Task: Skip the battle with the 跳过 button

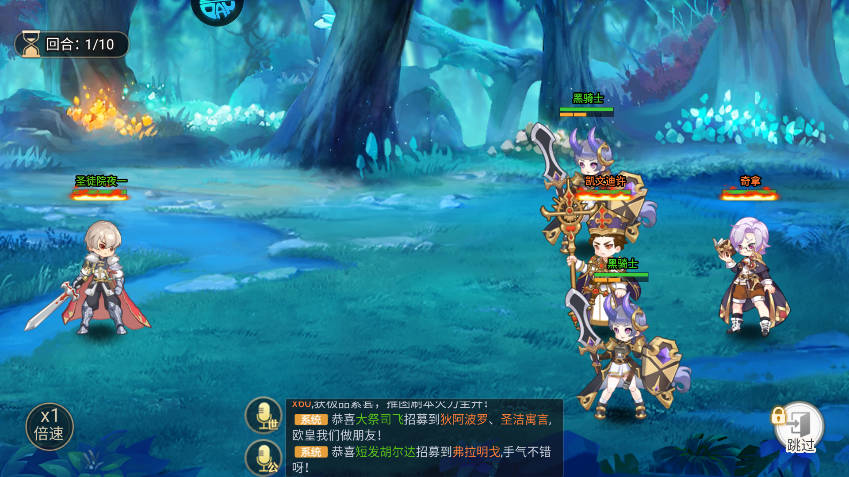Action: click(x=801, y=428)
